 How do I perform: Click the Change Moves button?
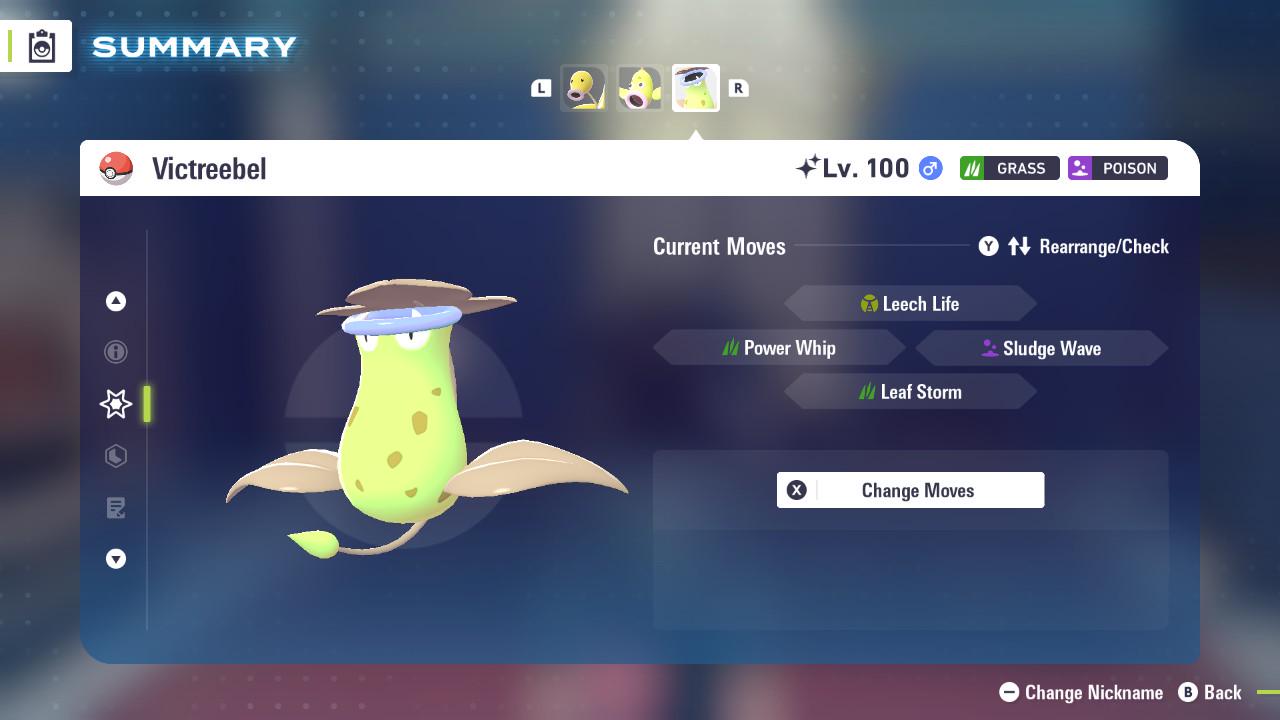pos(910,490)
